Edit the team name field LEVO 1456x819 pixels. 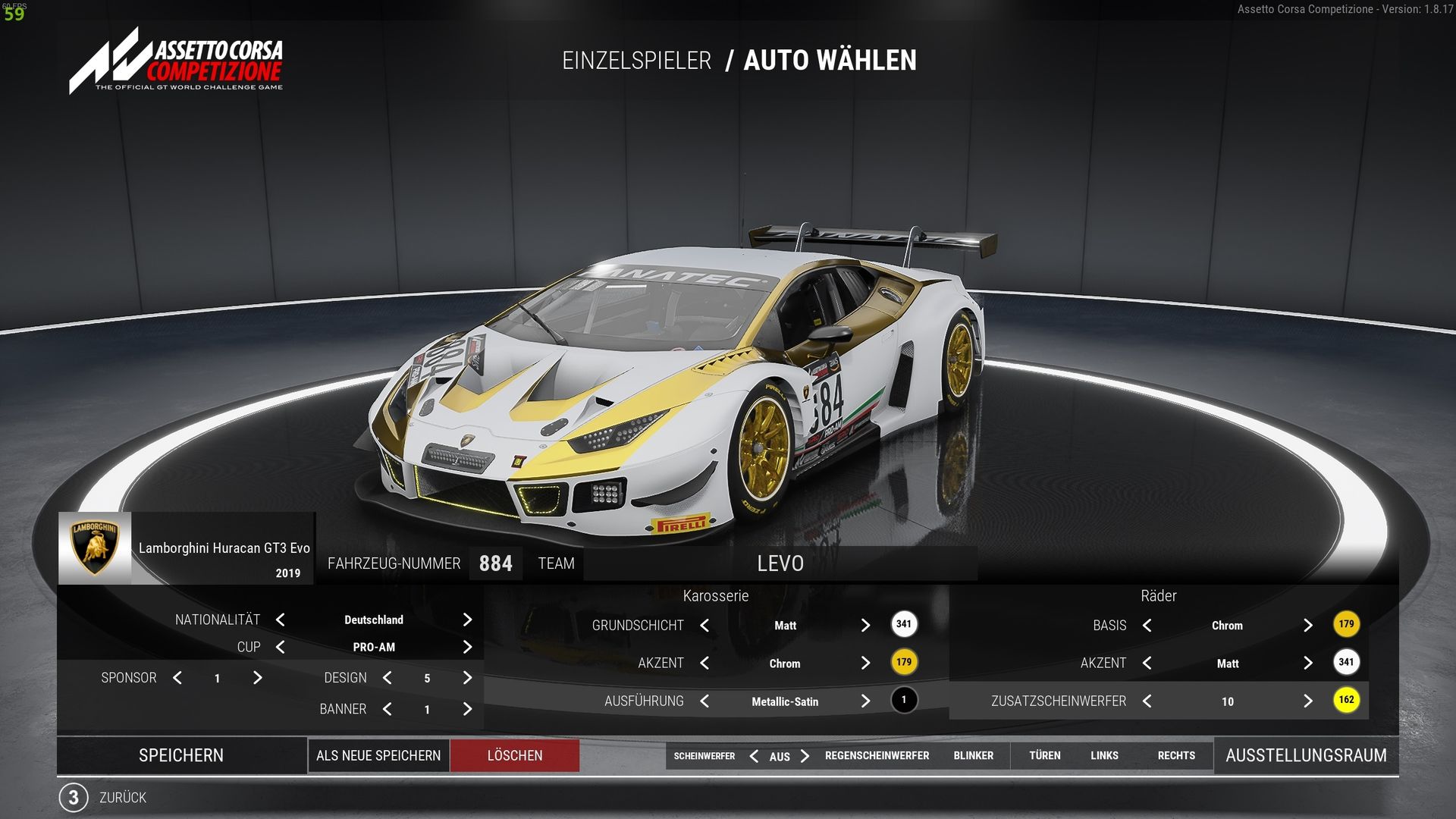click(780, 563)
